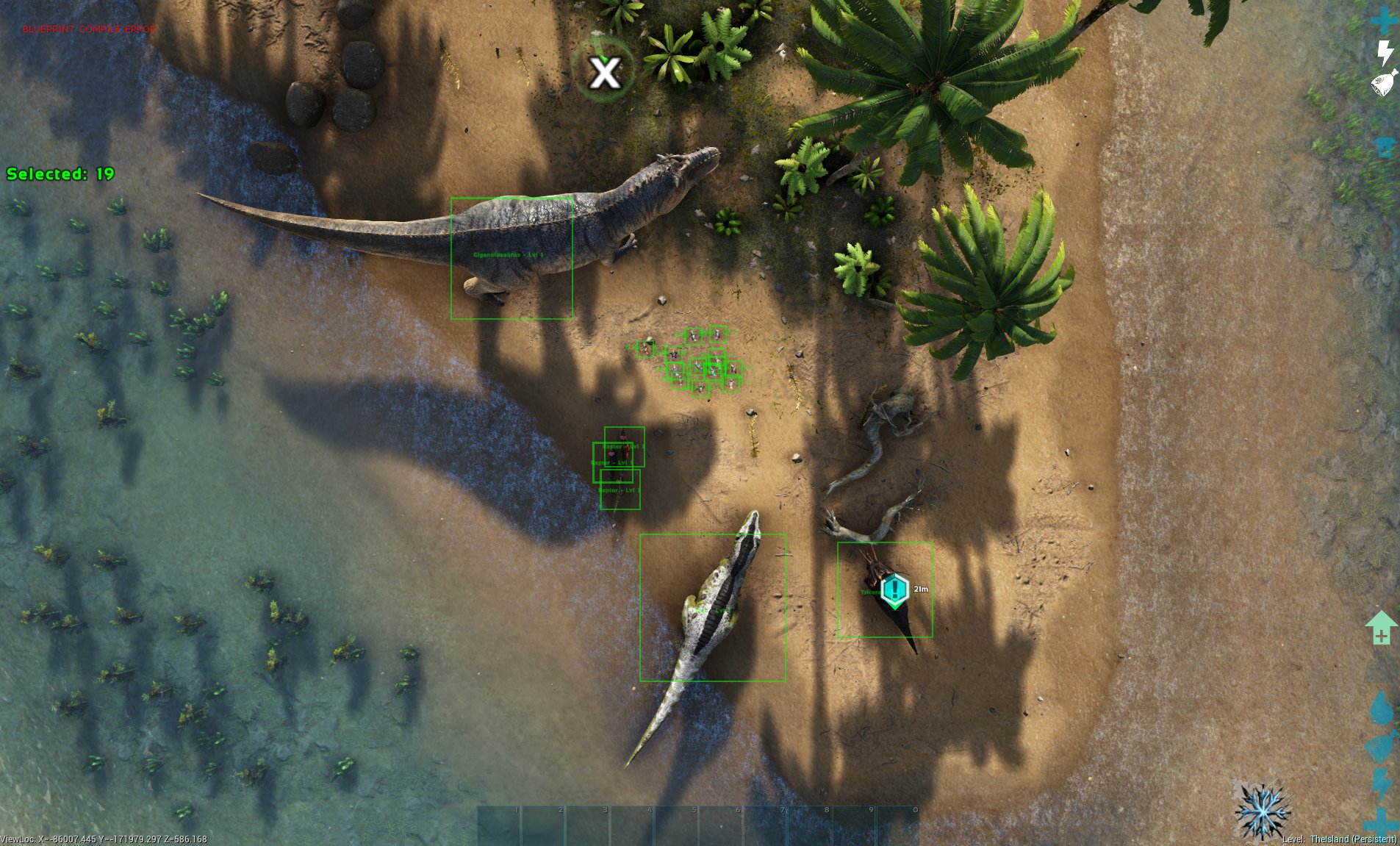Click the green X waypoint marker at top center
The width and height of the screenshot is (1400, 846).
tap(605, 72)
